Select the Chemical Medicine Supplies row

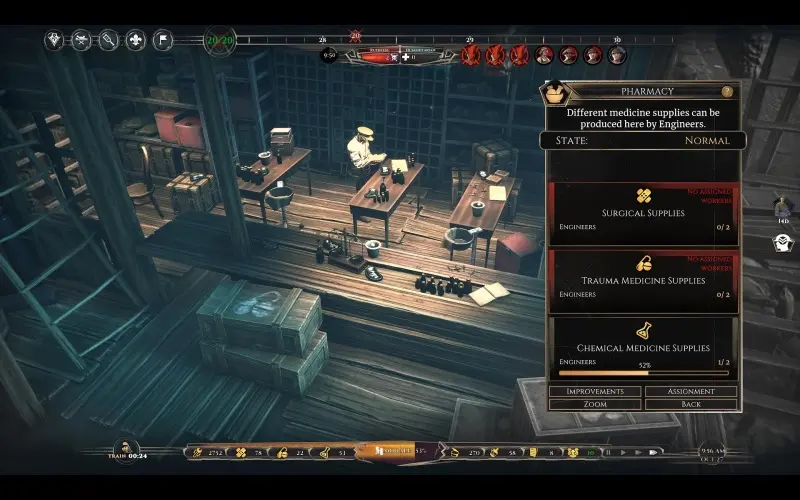tap(643, 346)
